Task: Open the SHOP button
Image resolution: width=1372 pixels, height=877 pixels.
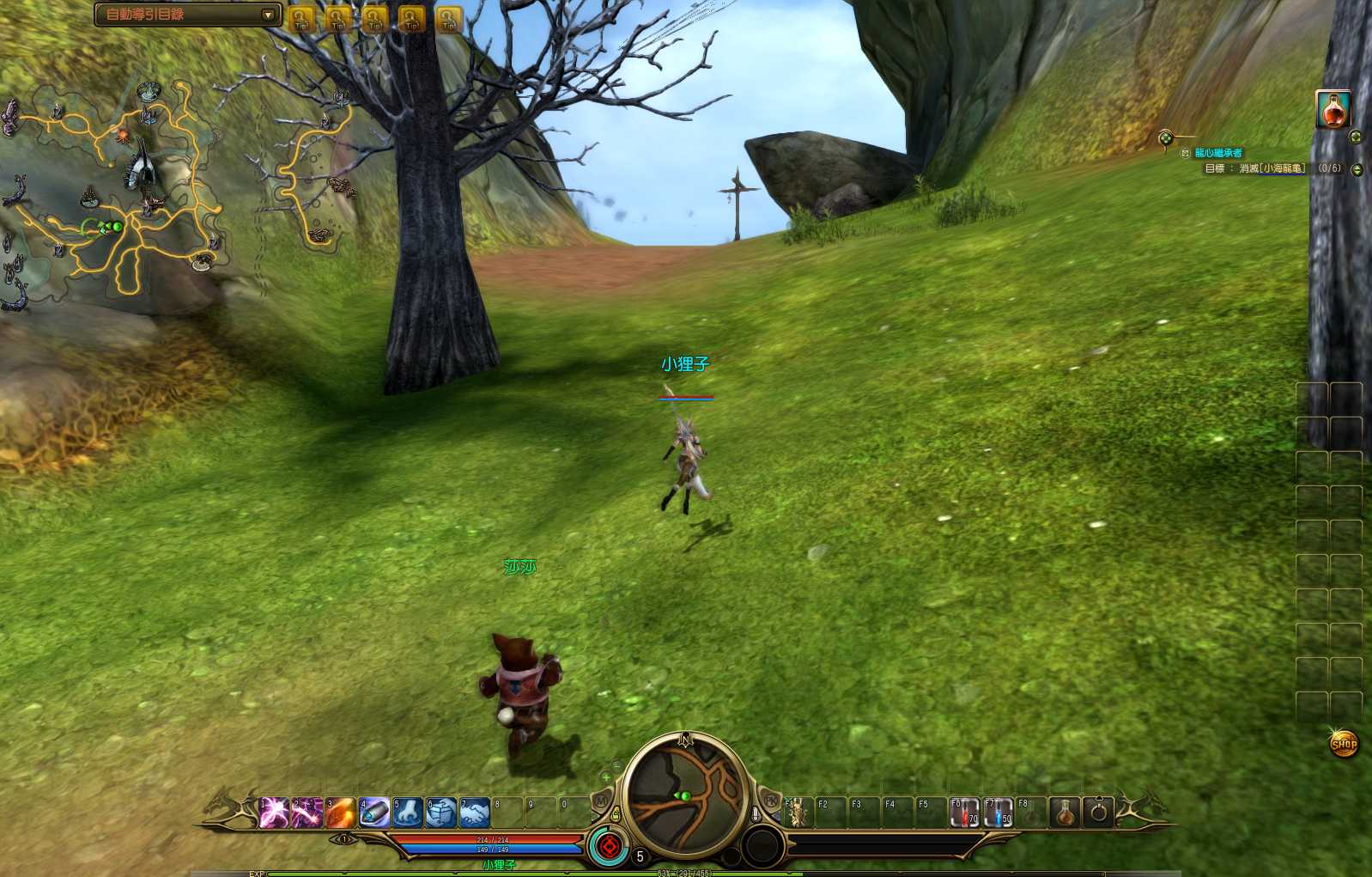Action: [1344, 744]
